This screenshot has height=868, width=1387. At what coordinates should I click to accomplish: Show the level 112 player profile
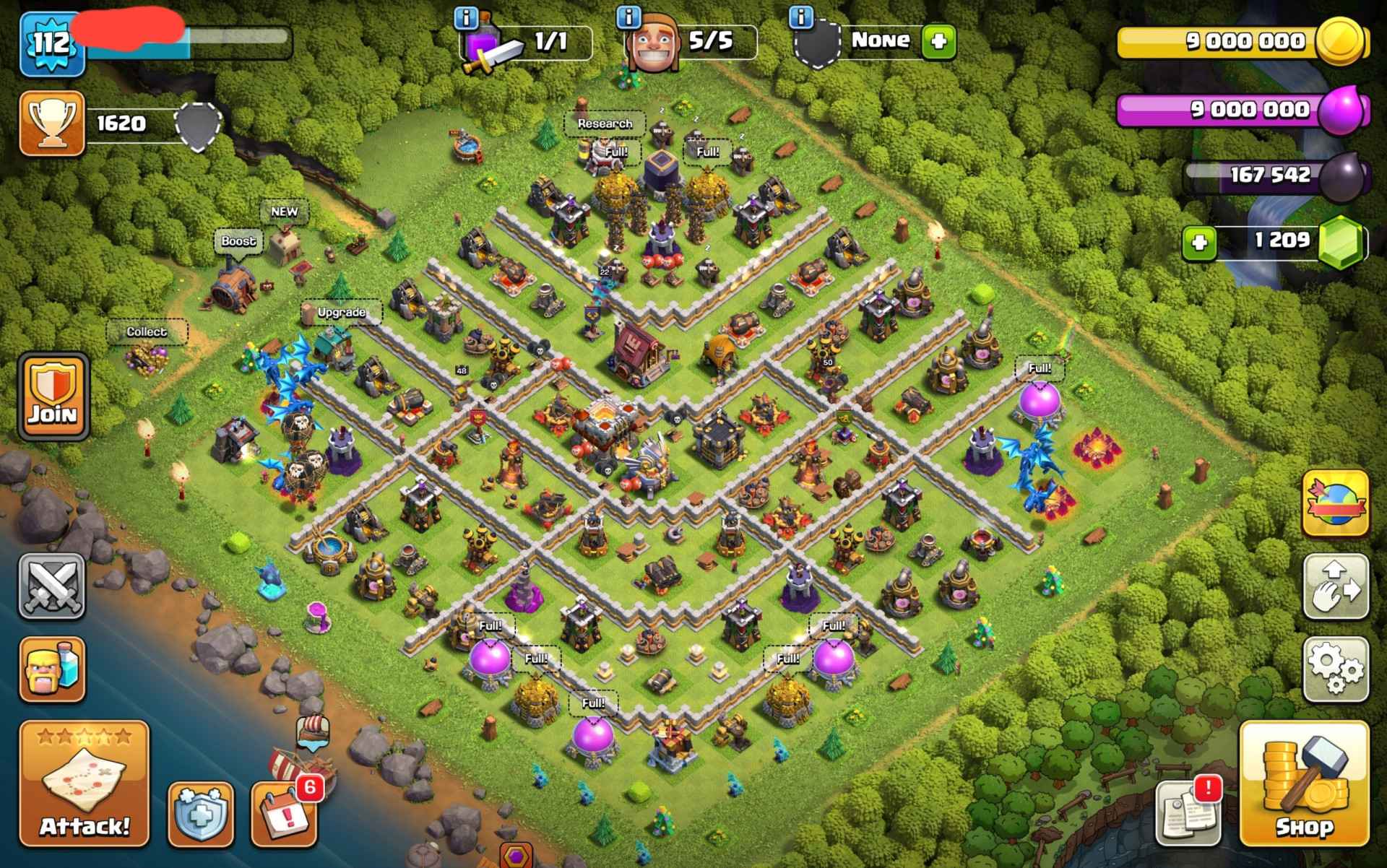[x=52, y=45]
